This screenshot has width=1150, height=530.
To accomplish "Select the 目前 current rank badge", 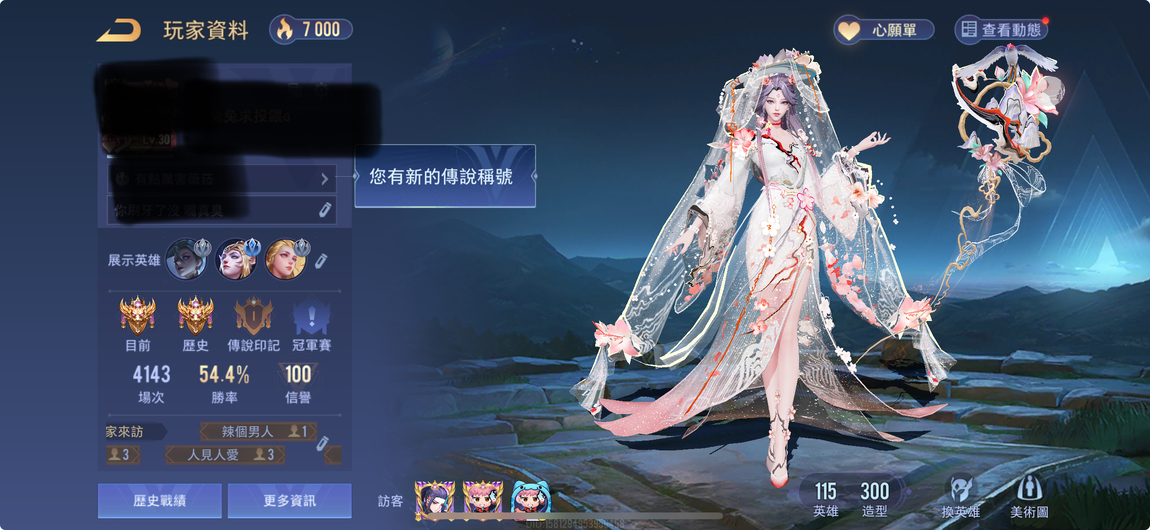I will click(138, 318).
